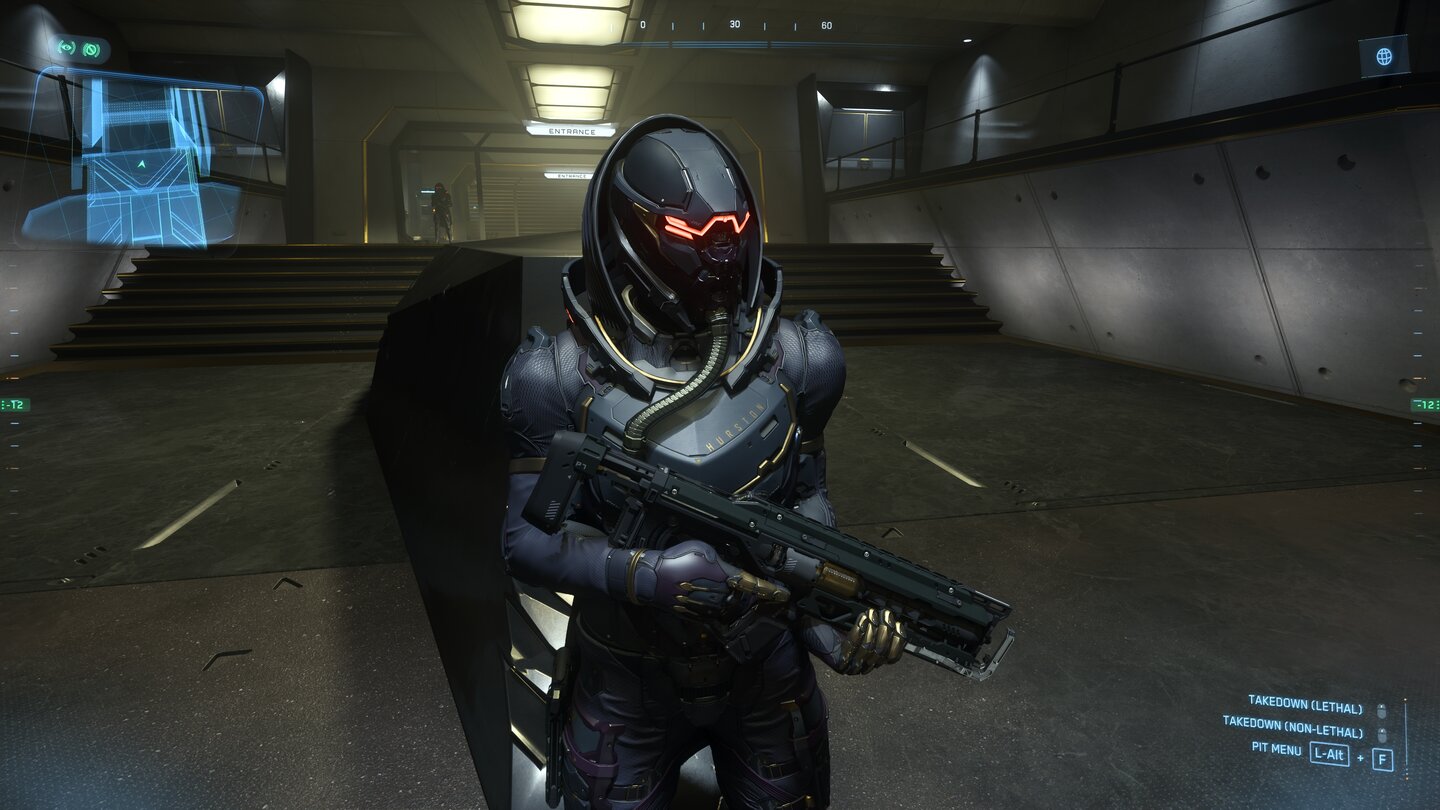This screenshot has width=1440, height=810.
Task: Toggle the left green status indicator pair
Action: (78, 48)
